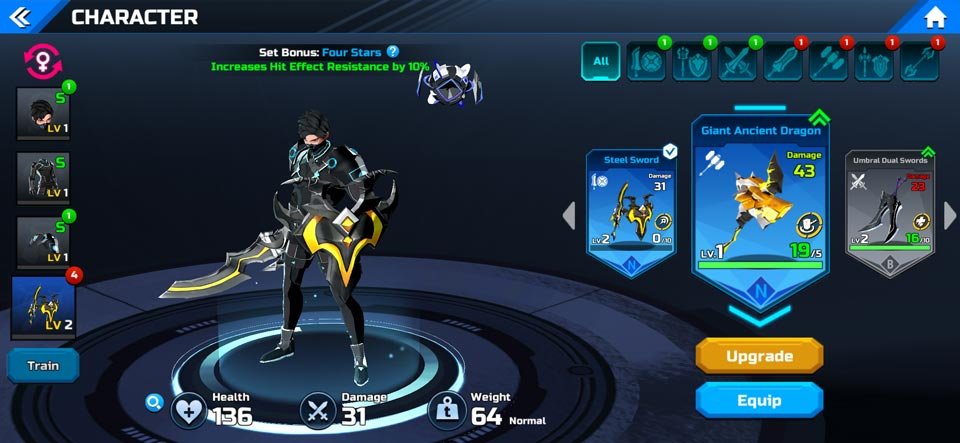Select the boots equipment slot
The image size is (960, 443).
click(x=42, y=243)
